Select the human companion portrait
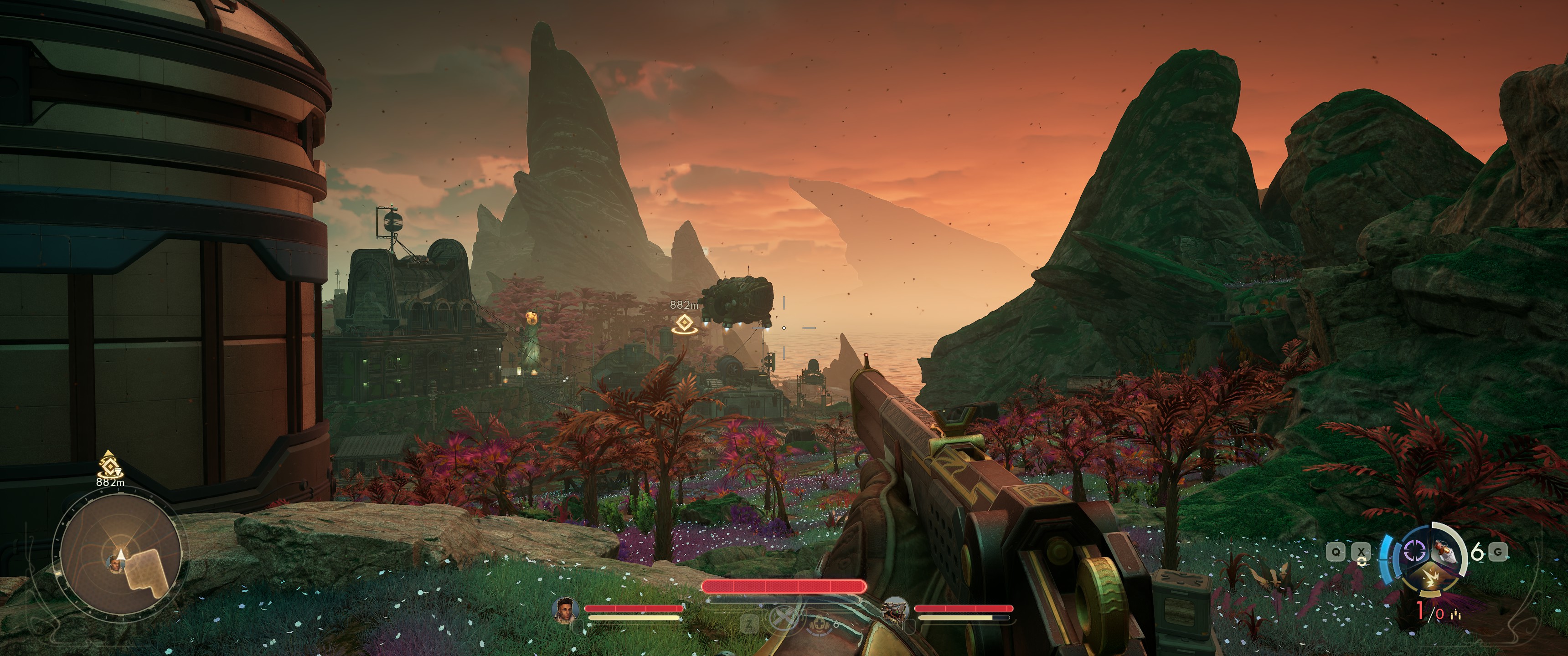Viewport: 1568px width, 656px height. (566, 609)
